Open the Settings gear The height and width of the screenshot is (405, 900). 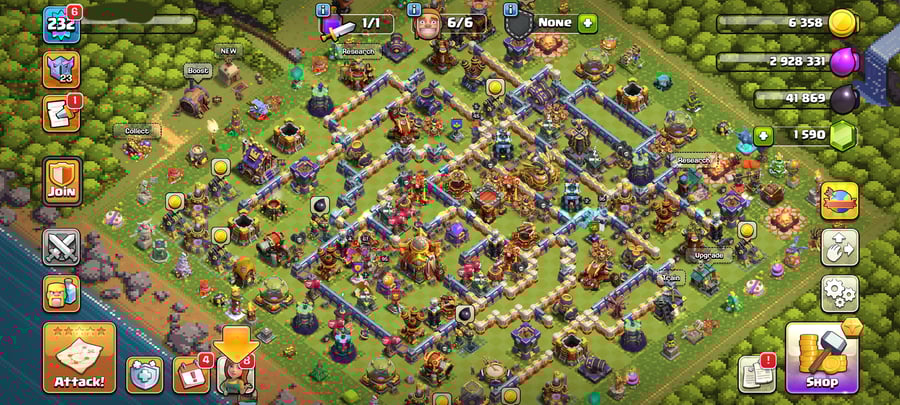pos(839,294)
